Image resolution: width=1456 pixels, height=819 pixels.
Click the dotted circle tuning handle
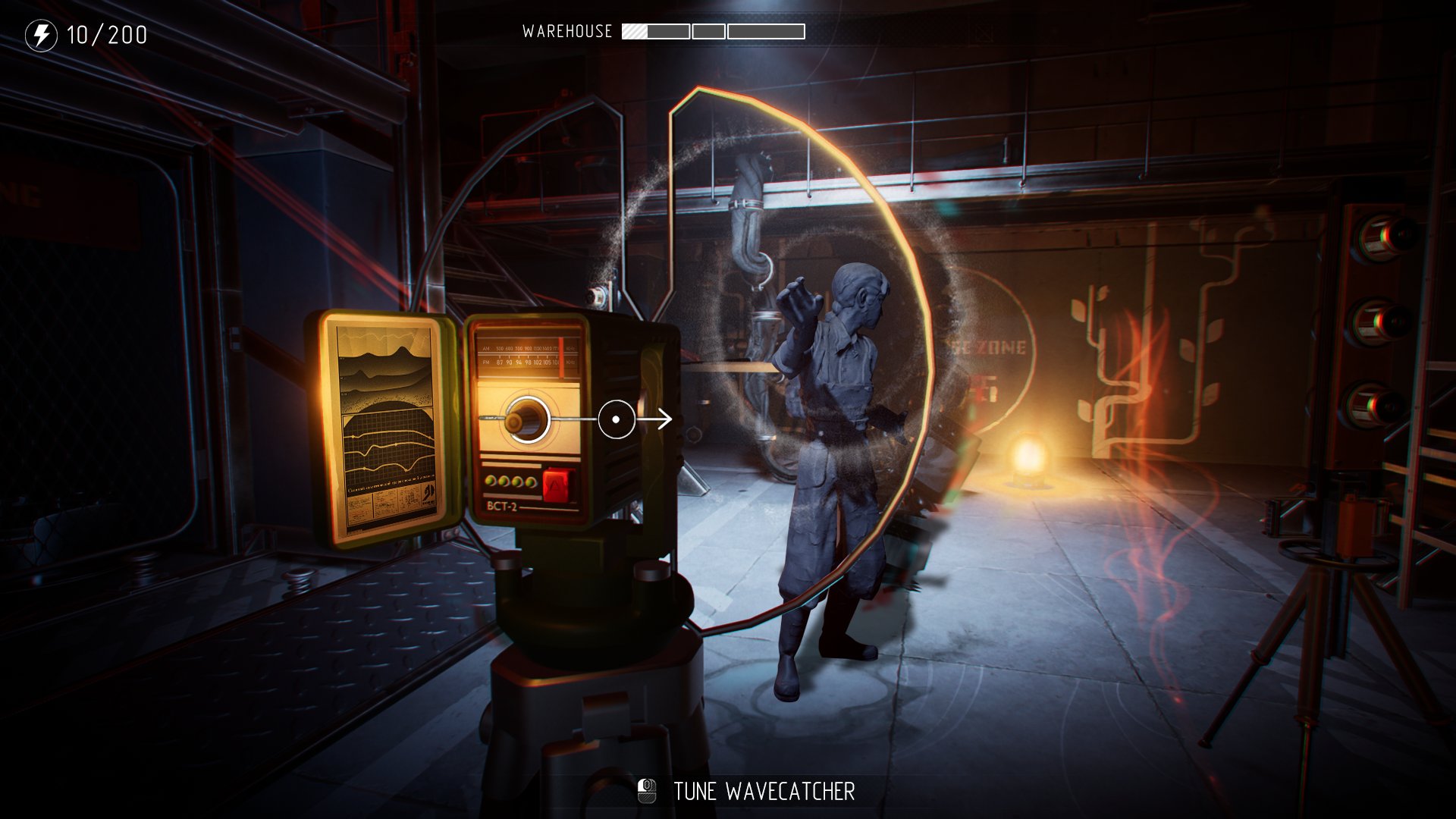click(616, 419)
